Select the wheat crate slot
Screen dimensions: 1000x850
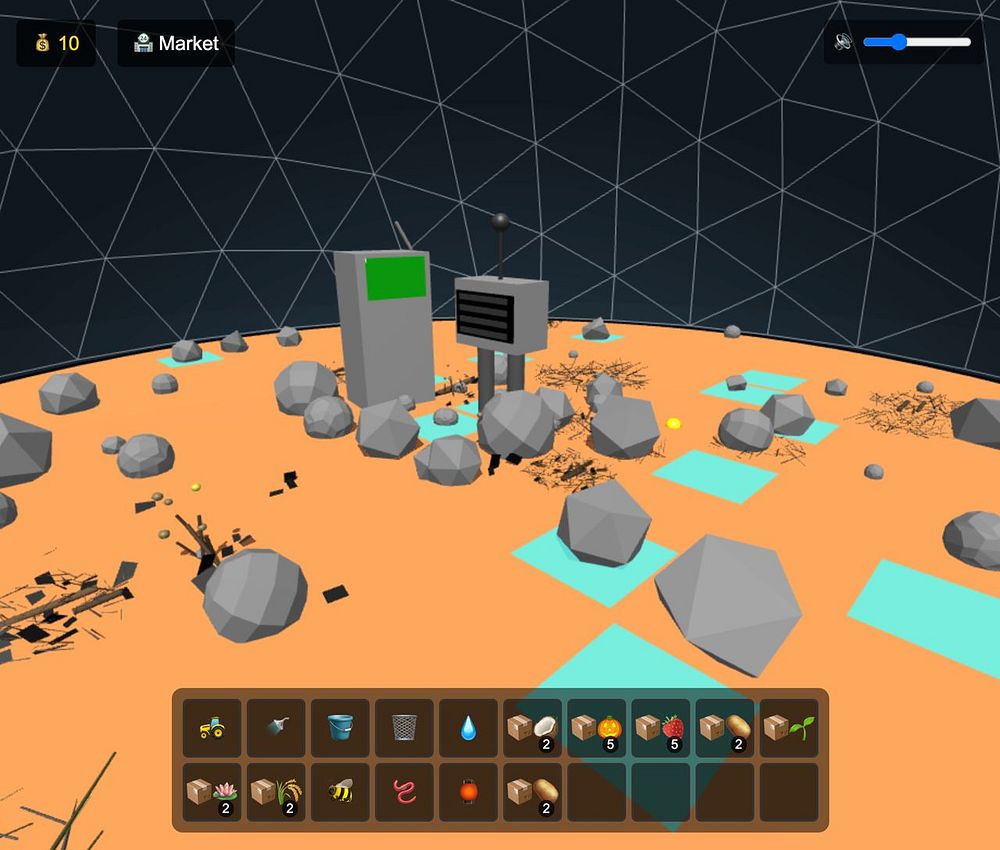click(276, 792)
